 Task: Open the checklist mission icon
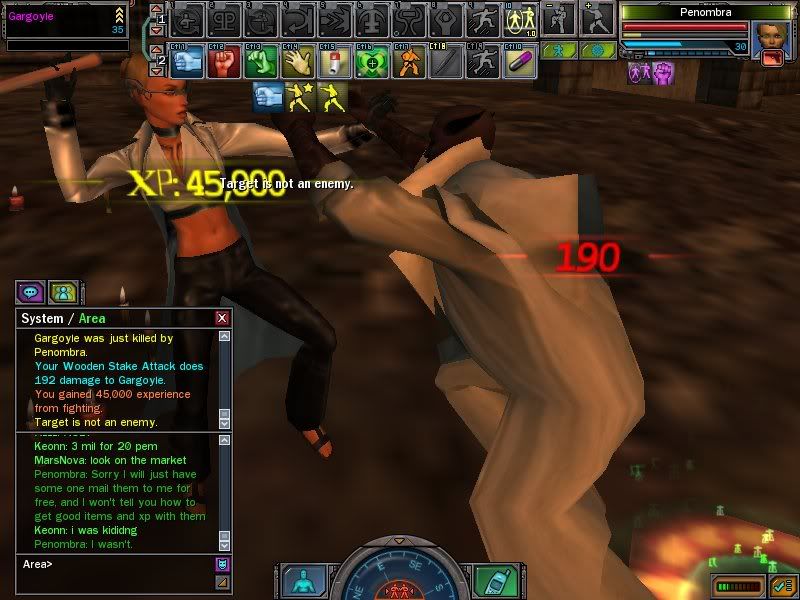point(782,584)
